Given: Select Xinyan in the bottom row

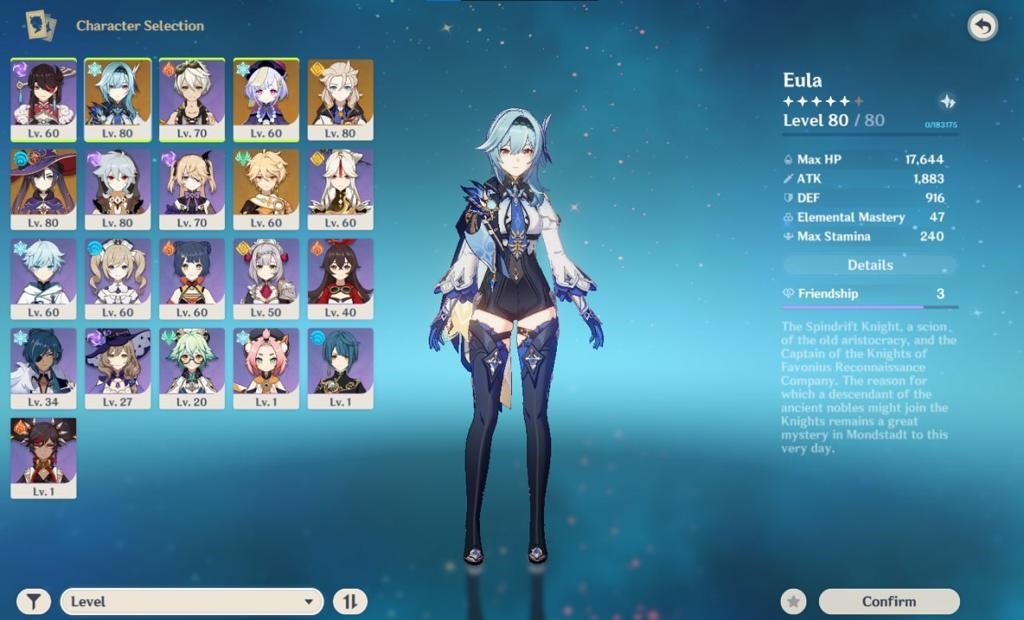Looking at the screenshot, I should 43,457.
